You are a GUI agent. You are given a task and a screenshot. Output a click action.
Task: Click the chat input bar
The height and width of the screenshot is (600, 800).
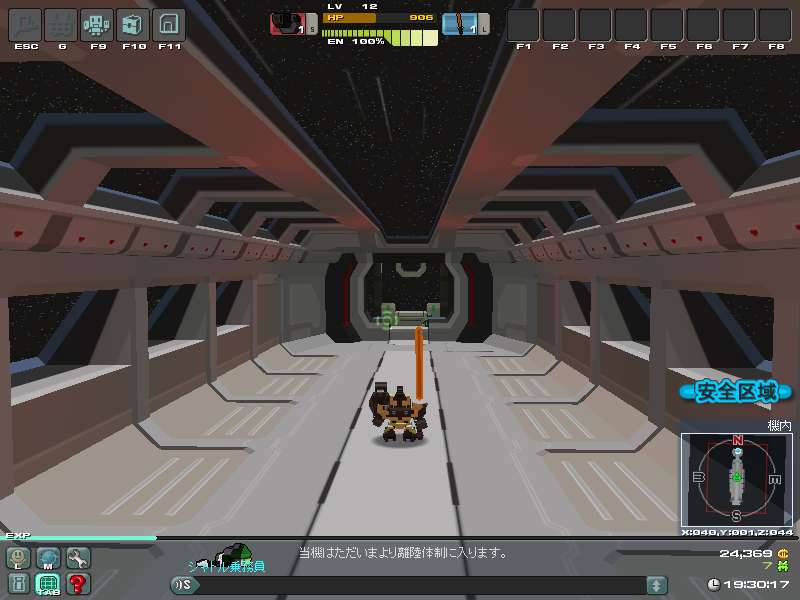tap(420, 585)
